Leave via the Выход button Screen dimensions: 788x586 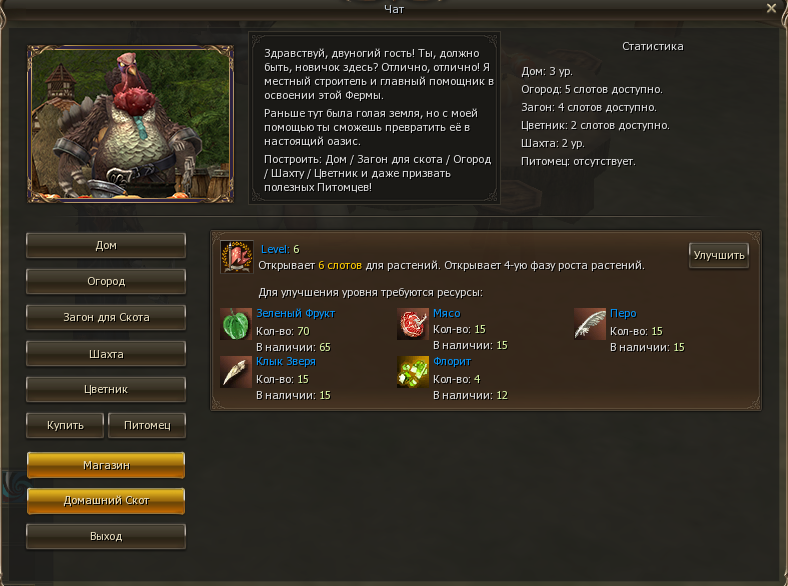(x=106, y=537)
